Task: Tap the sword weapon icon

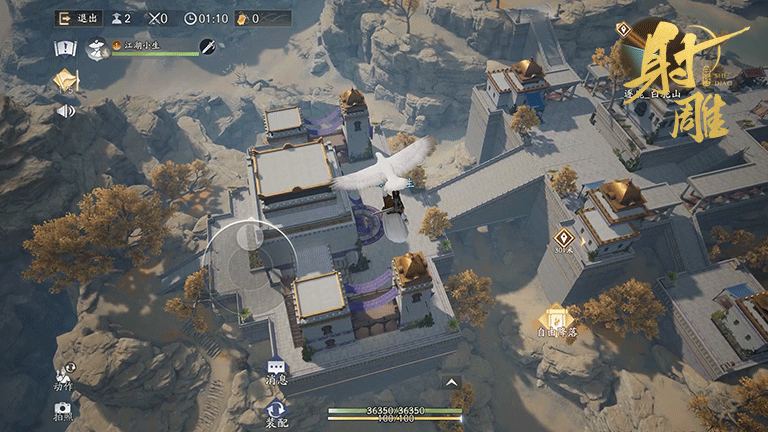Action: 208,46
